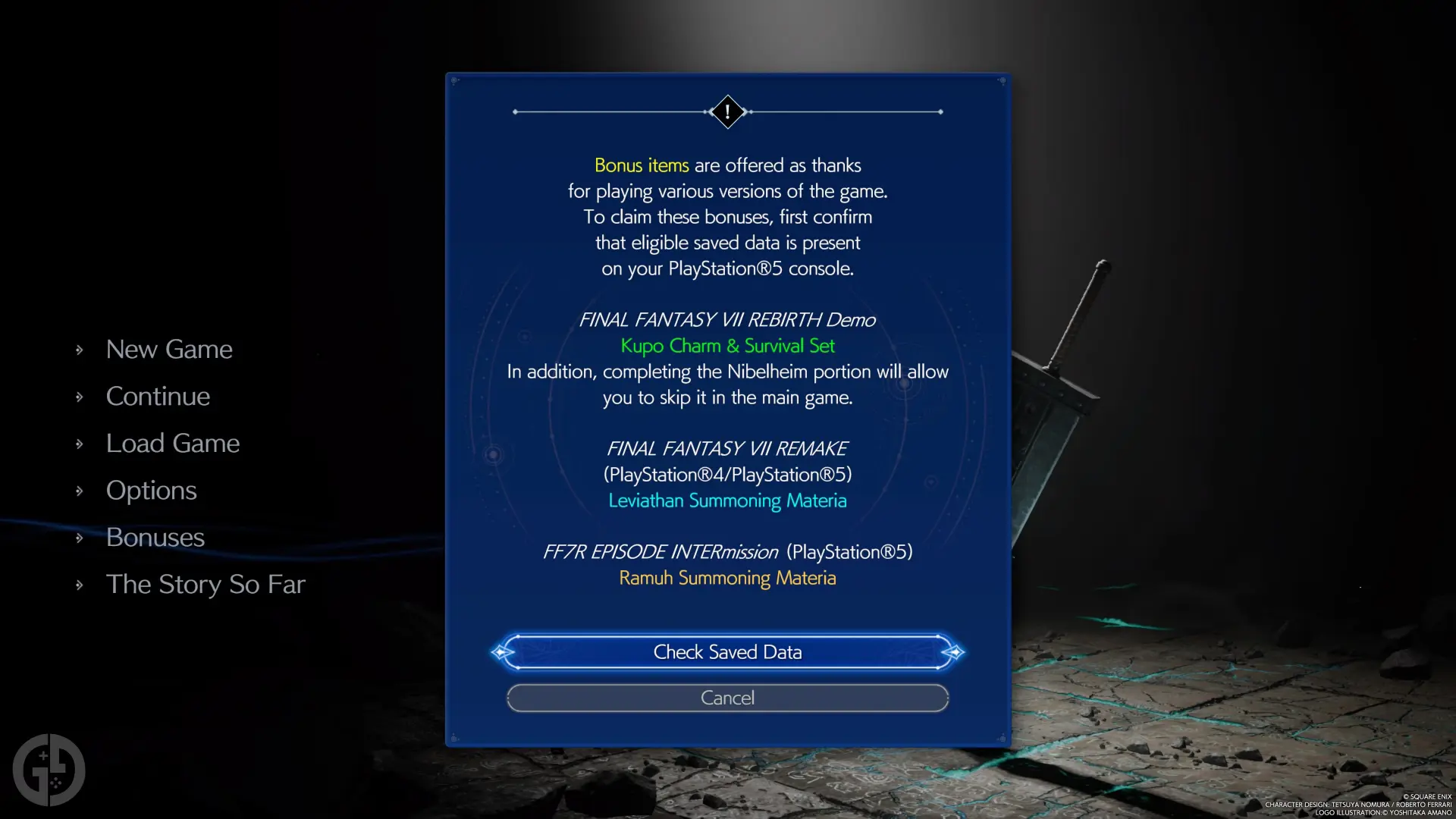
Task: Open The Story So Far entry
Action: point(206,584)
